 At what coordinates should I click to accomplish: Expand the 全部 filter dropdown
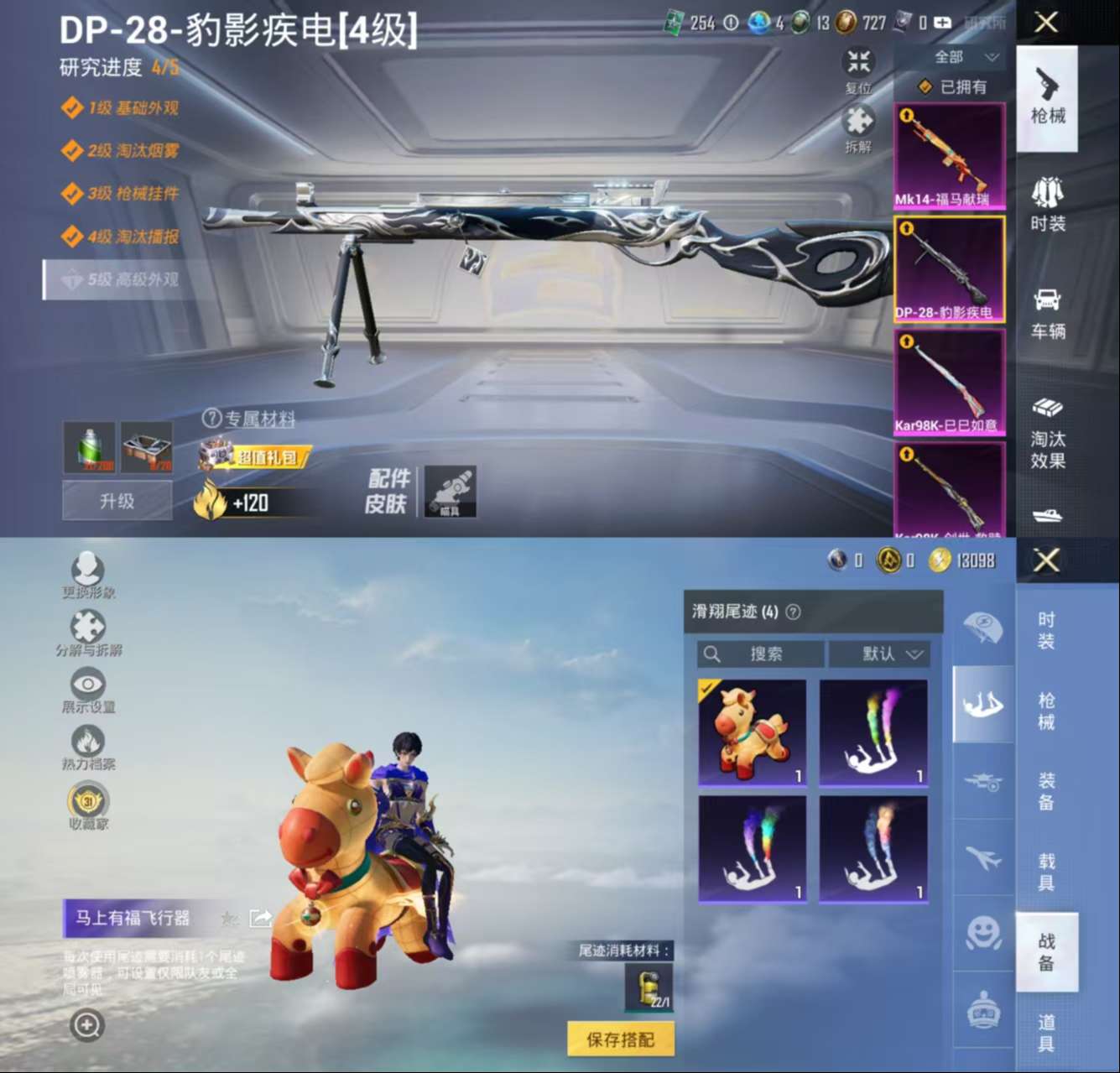[x=962, y=56]
